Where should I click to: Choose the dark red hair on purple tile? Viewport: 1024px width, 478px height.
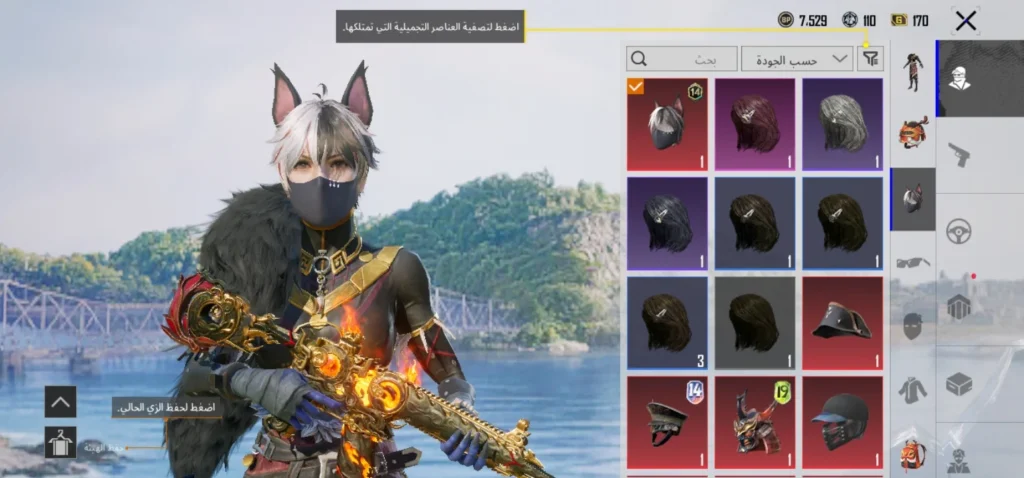point(755,125)
